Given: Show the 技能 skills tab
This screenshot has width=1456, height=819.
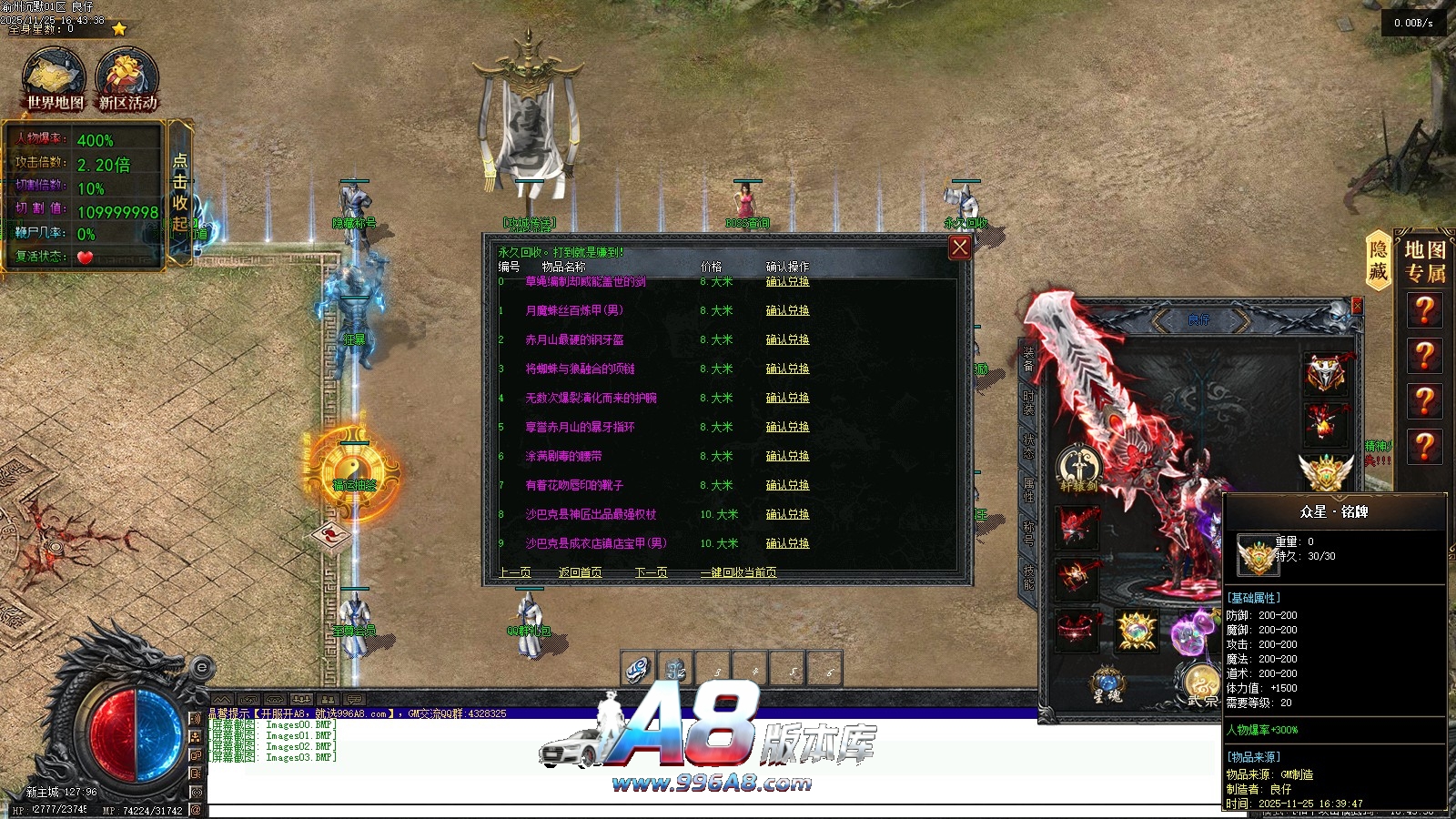Looking at the screenshot, I should tap(1028, 576).
